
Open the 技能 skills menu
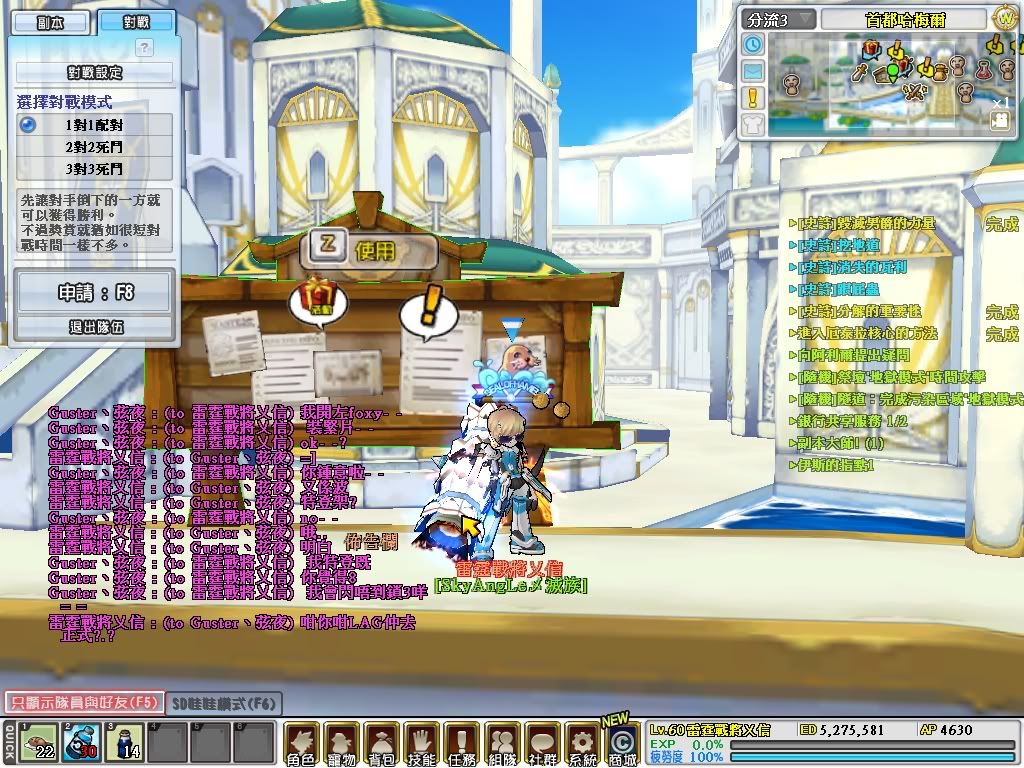(421, 744)
